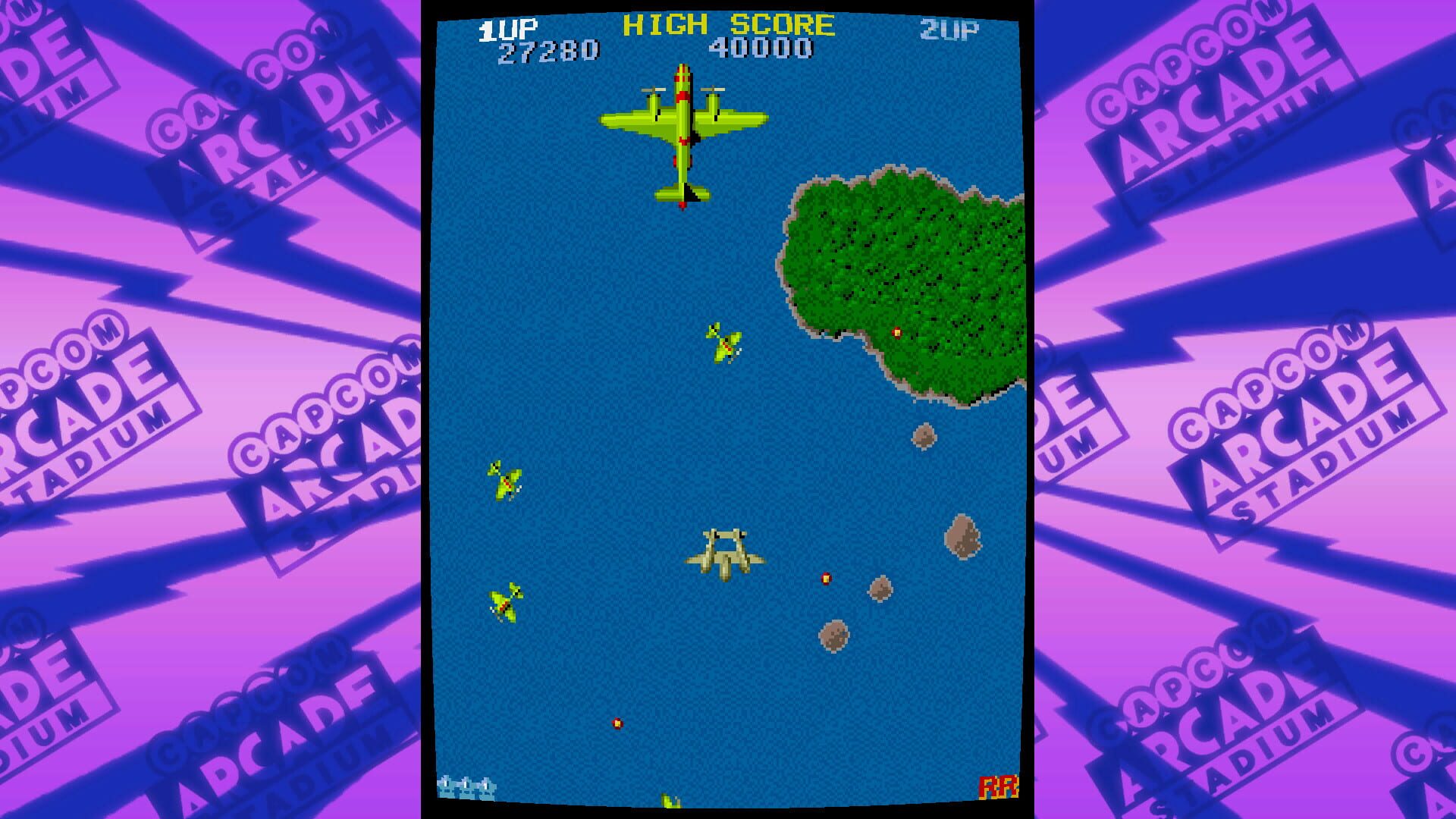Click the green forest island
Image resolution: width=1456 pixels, height=819 pixels.
coord(899,265)
